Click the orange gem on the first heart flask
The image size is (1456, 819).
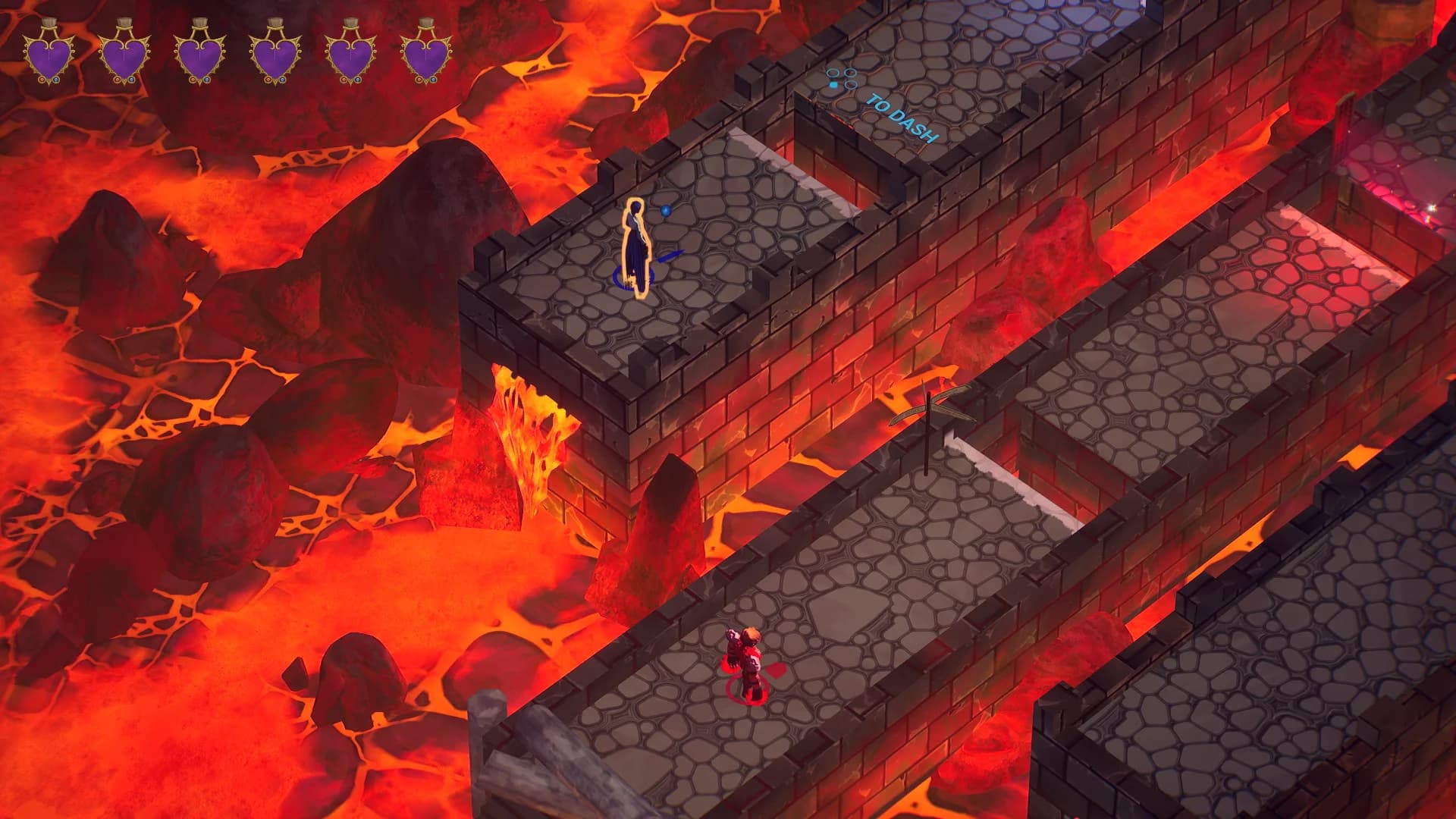[x=42, y=80]
